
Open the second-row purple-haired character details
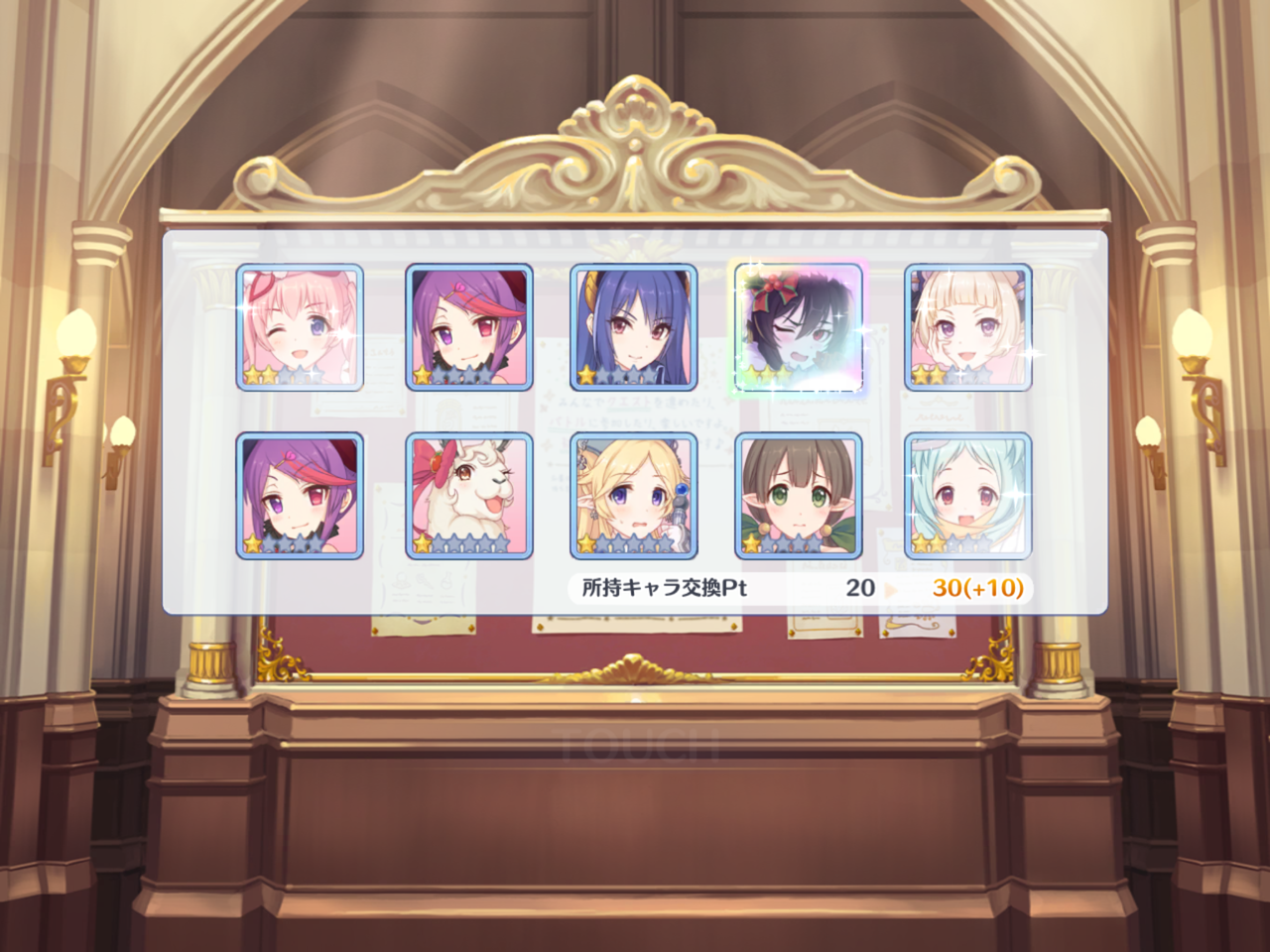click(x=301, y=494)
